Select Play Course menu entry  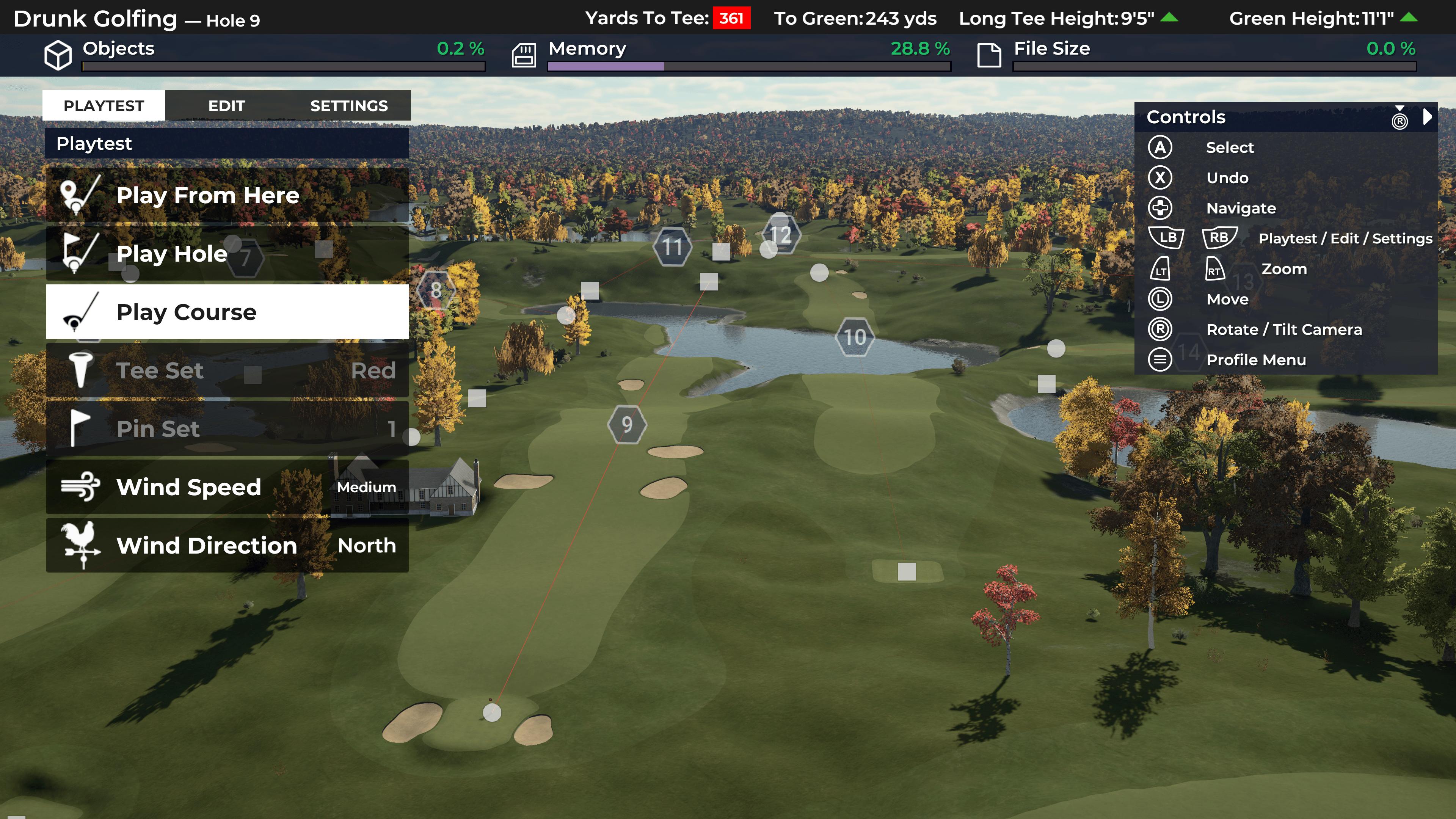[227, 312]
